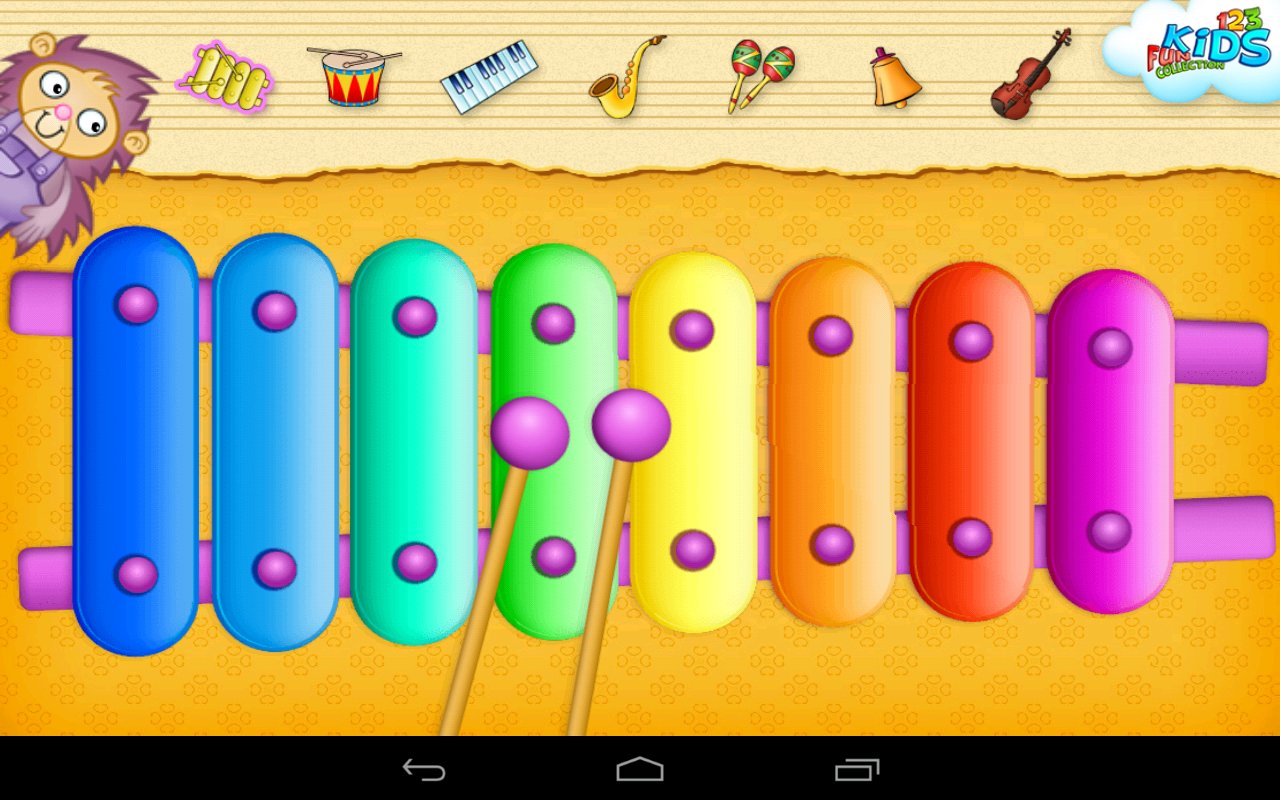Go to the Android home screen
The width and height of the screenshot is (1280, 800).
(x=640, y=769)
